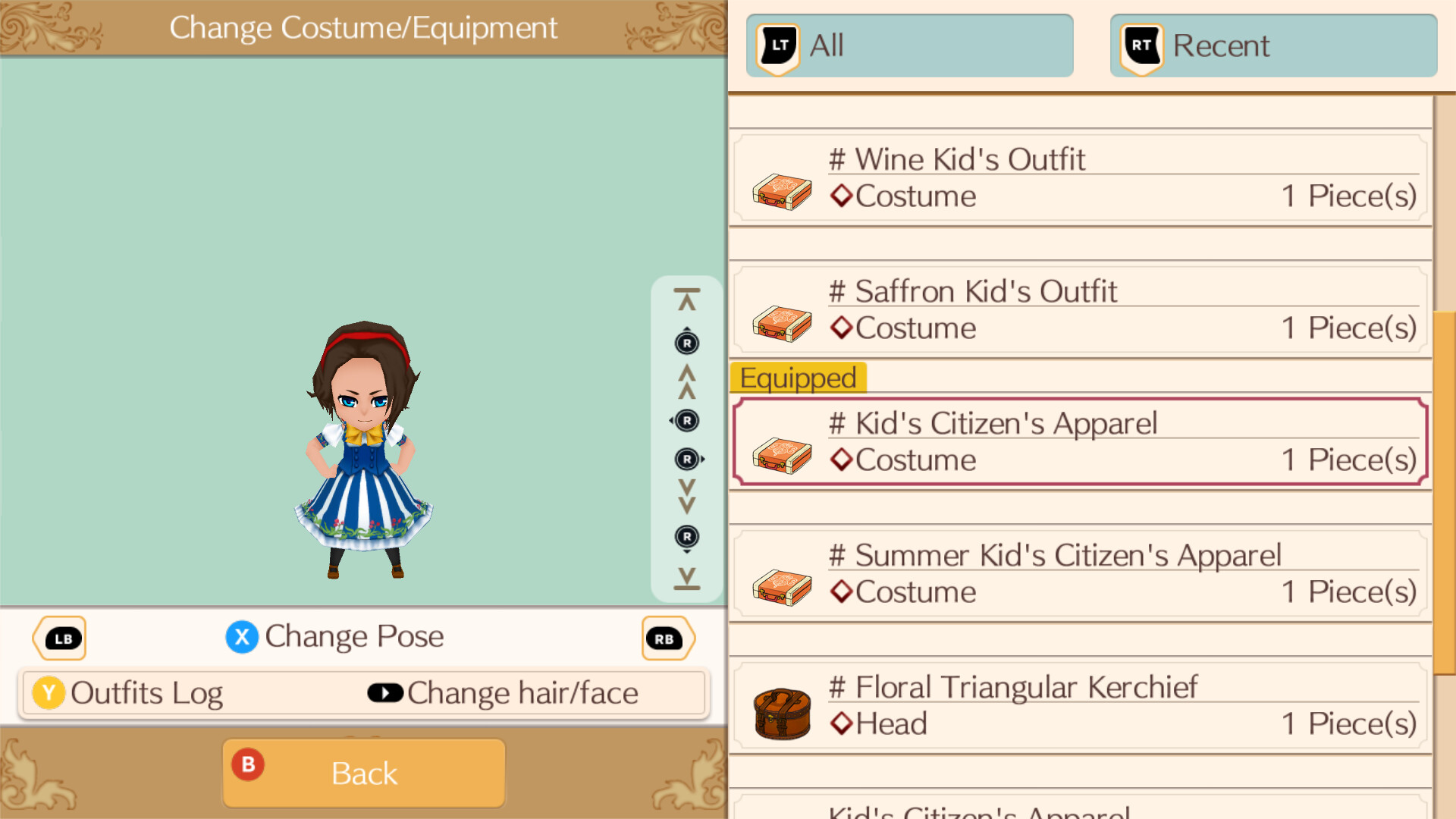The width and height of the screenshot is (1456, 819).
Task: Click the X button icon for Change Pose
Action: [242, 637]
